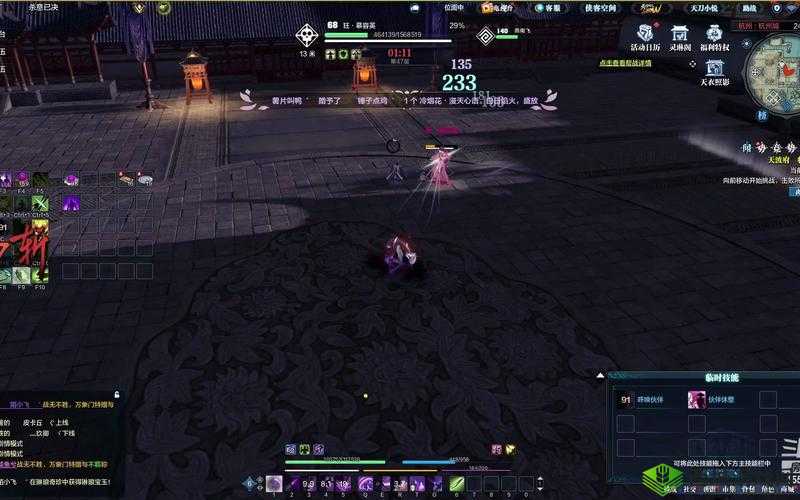Activate the green leaf skill on the bottom hotbar

pos(457,484)
